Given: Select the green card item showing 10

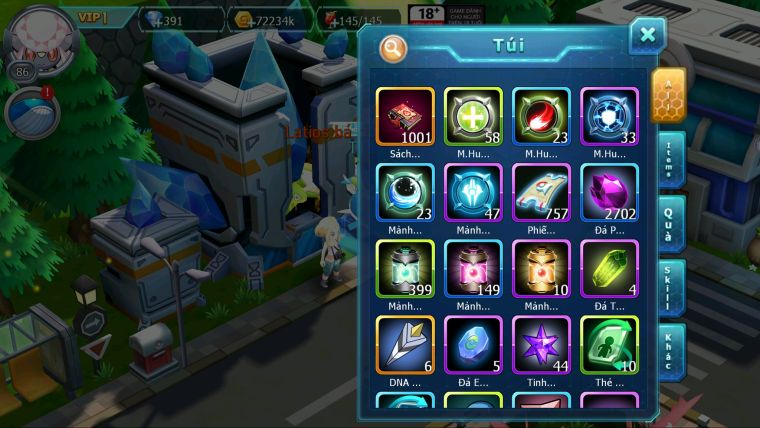Looking at the screenshot, I should coord(609,345).
